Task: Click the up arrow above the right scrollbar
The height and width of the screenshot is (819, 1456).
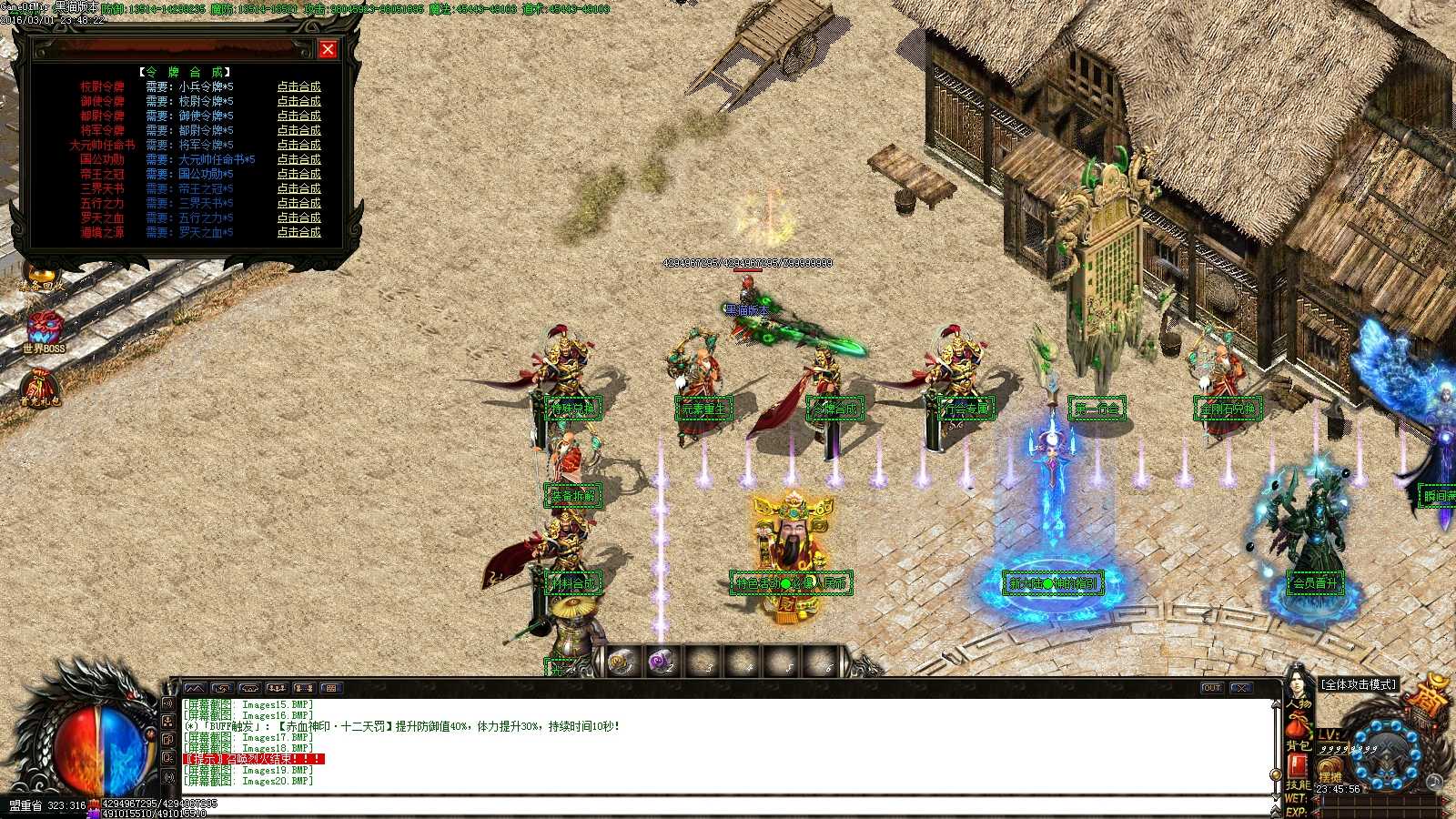Action: (x=1275, y=703)
